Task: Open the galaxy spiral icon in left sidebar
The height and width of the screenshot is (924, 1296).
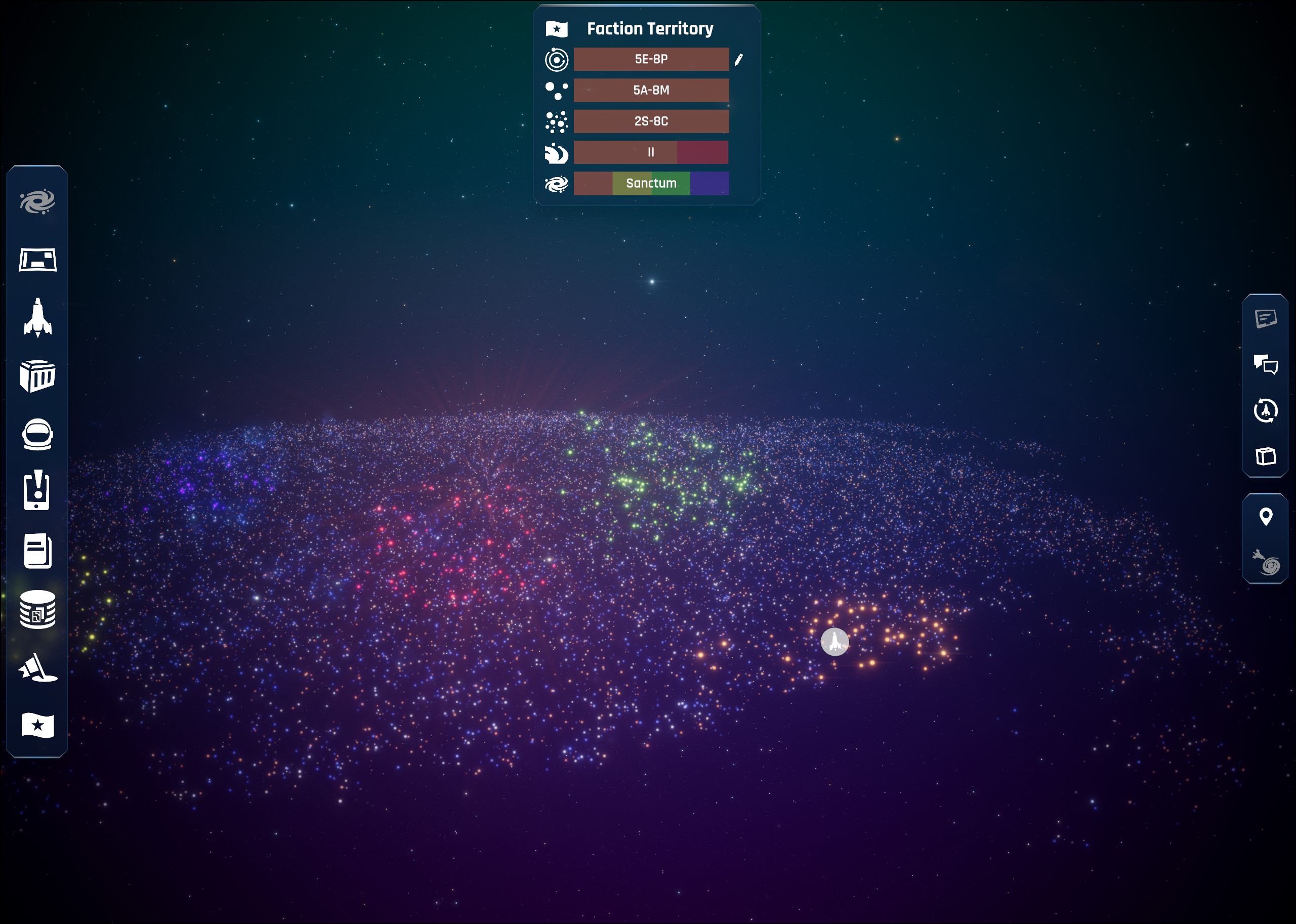Action: coord(37,202)
